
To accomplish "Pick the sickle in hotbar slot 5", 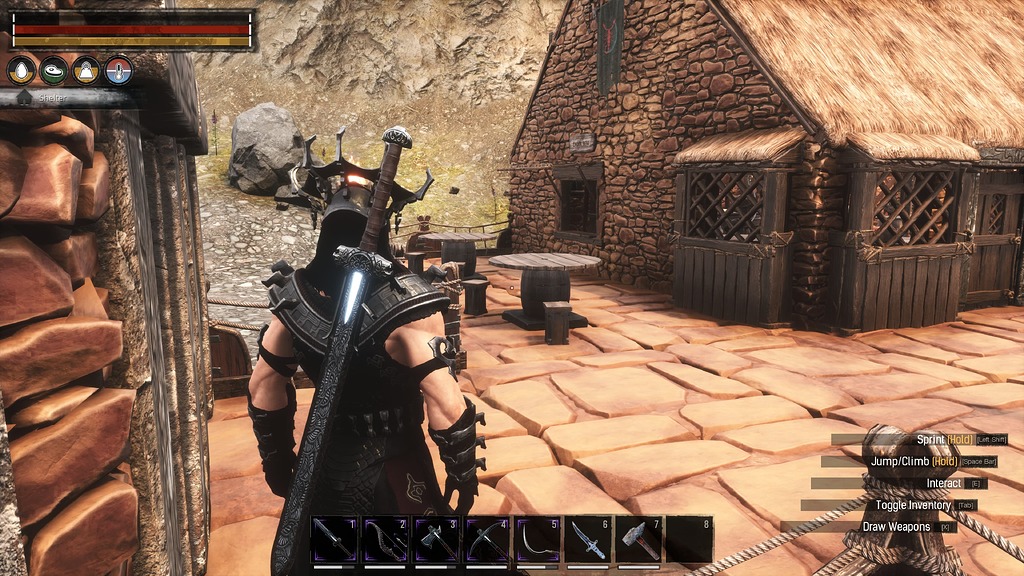I will (x=538, y=540).
